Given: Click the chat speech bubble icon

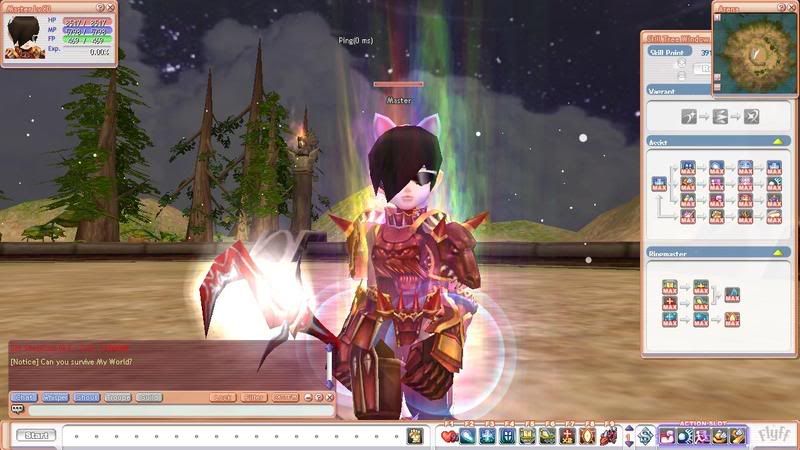Looking at the screenshot, I should tap(17, 410).
